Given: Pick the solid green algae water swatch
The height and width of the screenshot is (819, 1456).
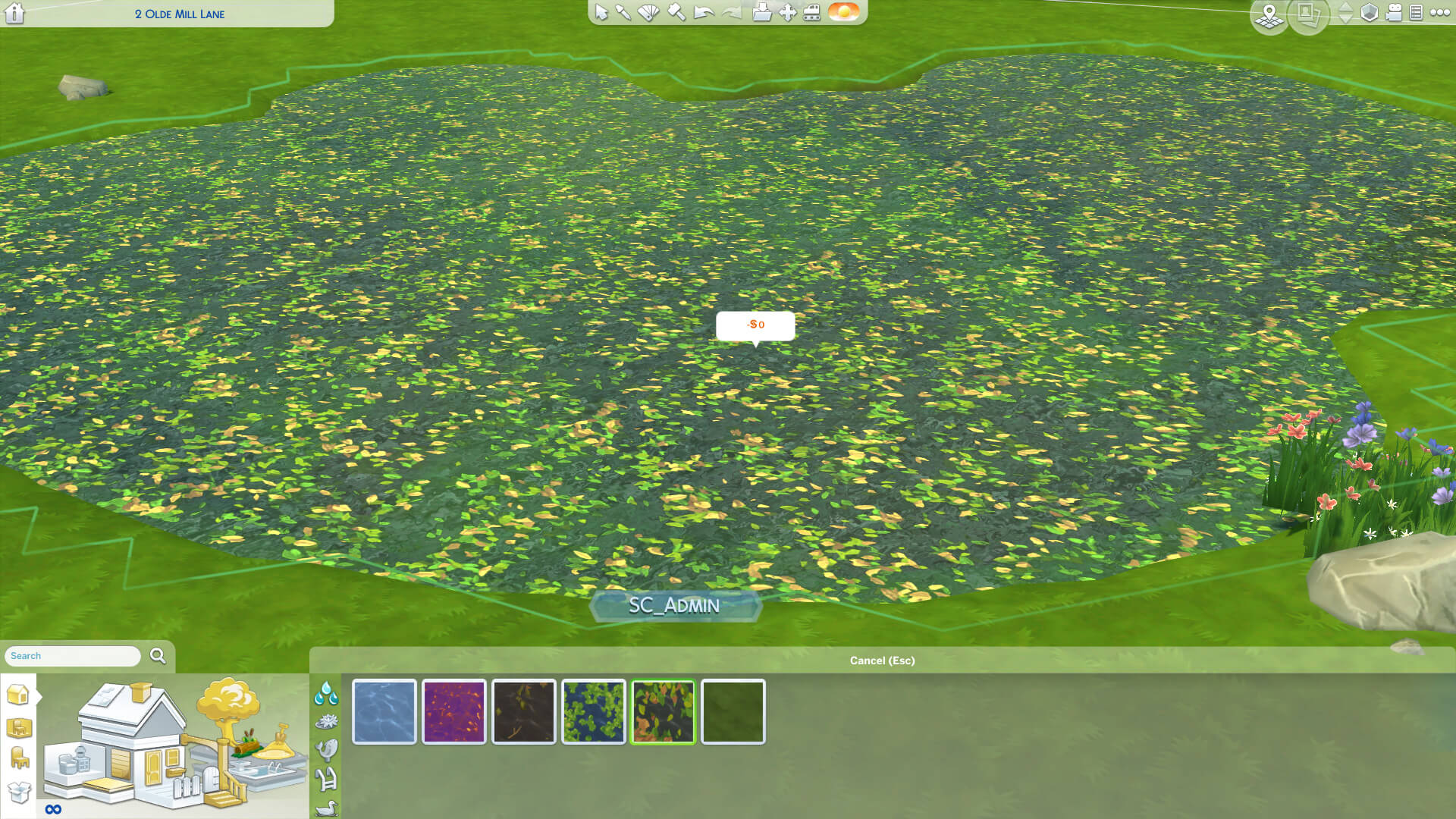Looking at the screenshot, I should pyautogui.click(x=733, y=712).
